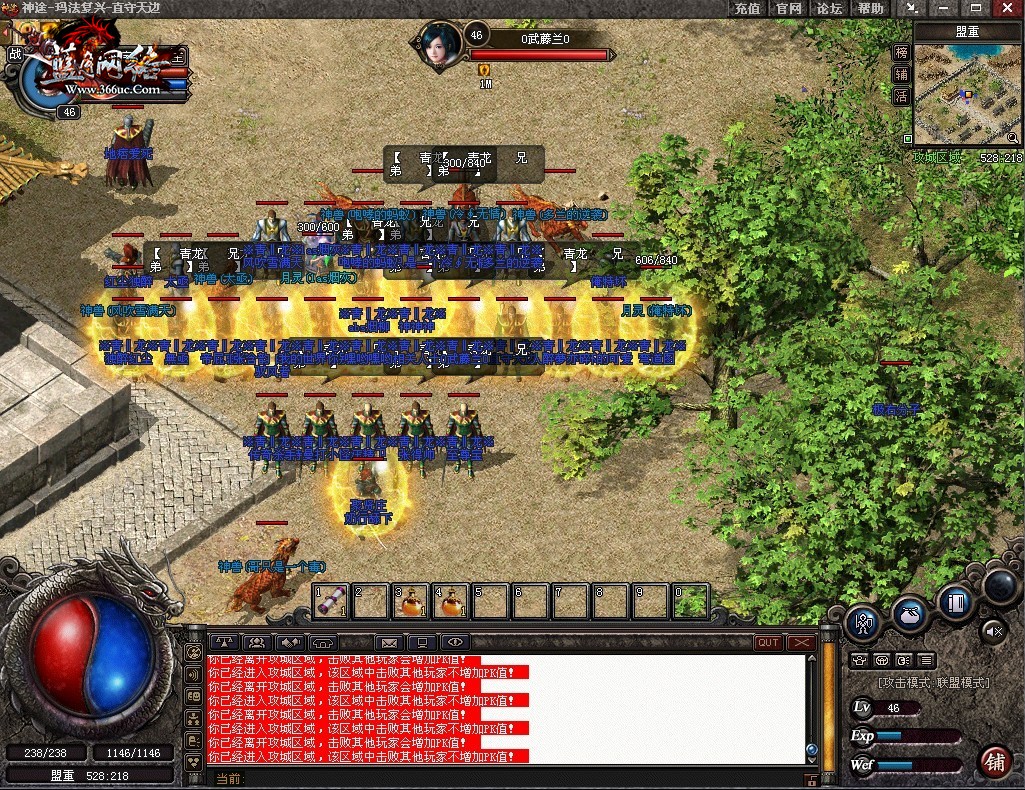Open the mail envelope icon
The width and height of the screenshot is (1025, 790).
coord(389,642)
